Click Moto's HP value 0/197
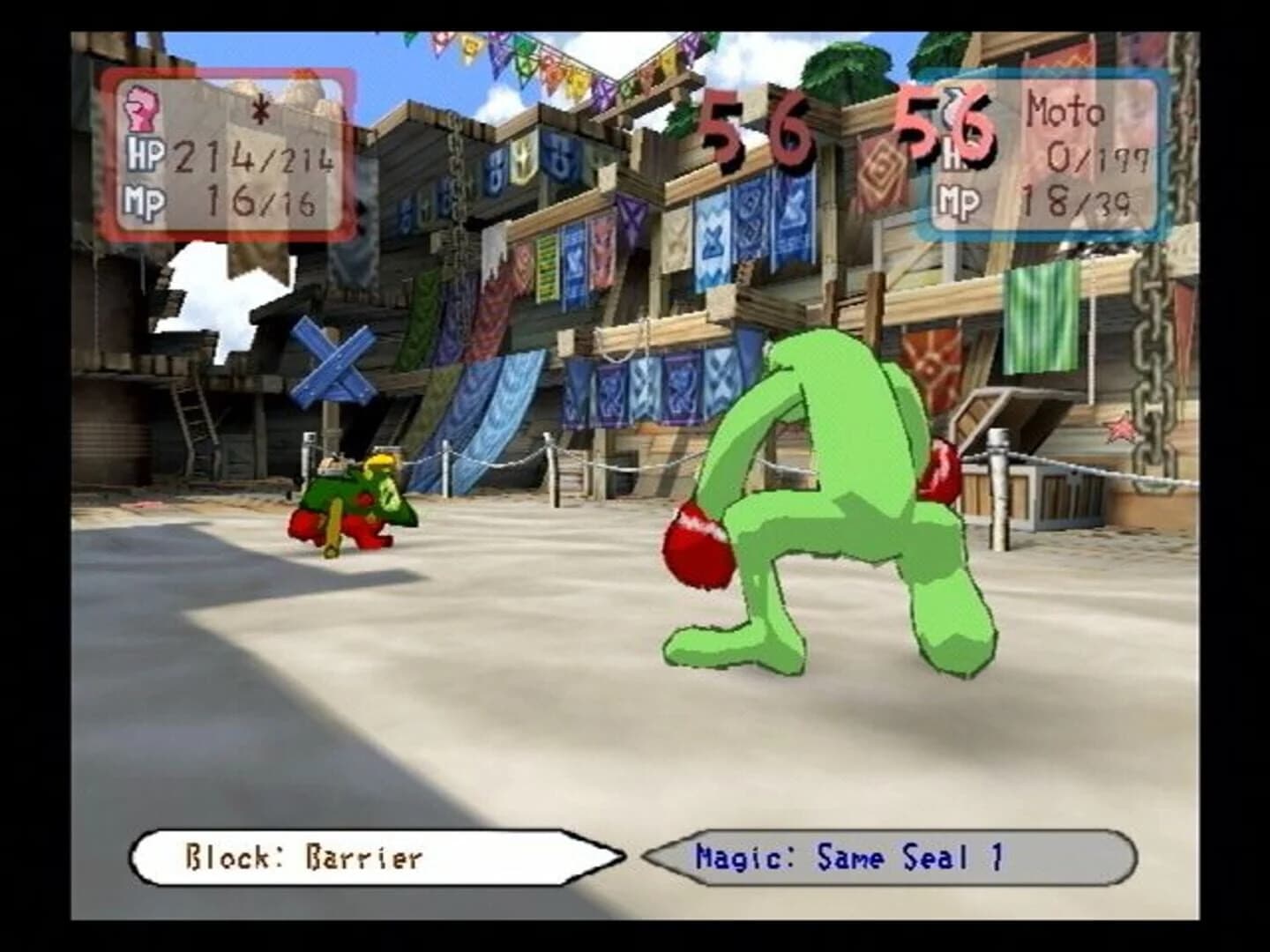The height and width of the screenshot is (952, 1270). [1096, 159]
